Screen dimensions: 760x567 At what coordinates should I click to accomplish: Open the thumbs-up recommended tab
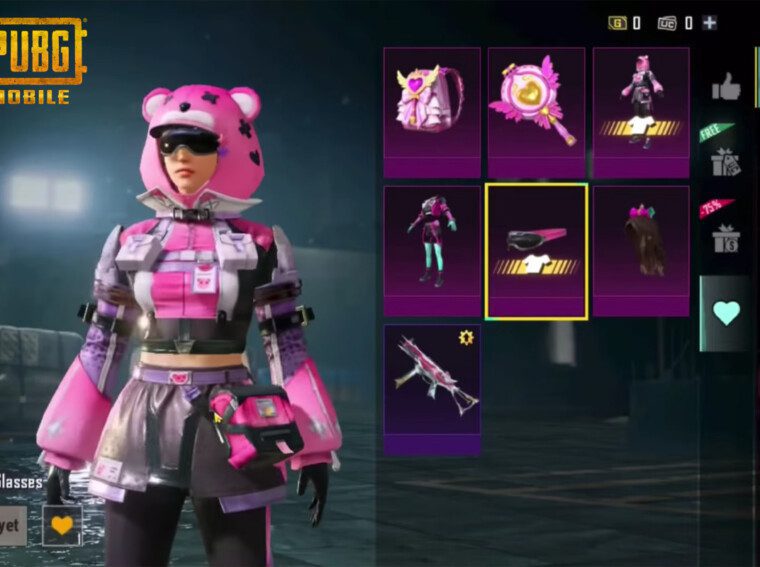[x=727, y=87]
